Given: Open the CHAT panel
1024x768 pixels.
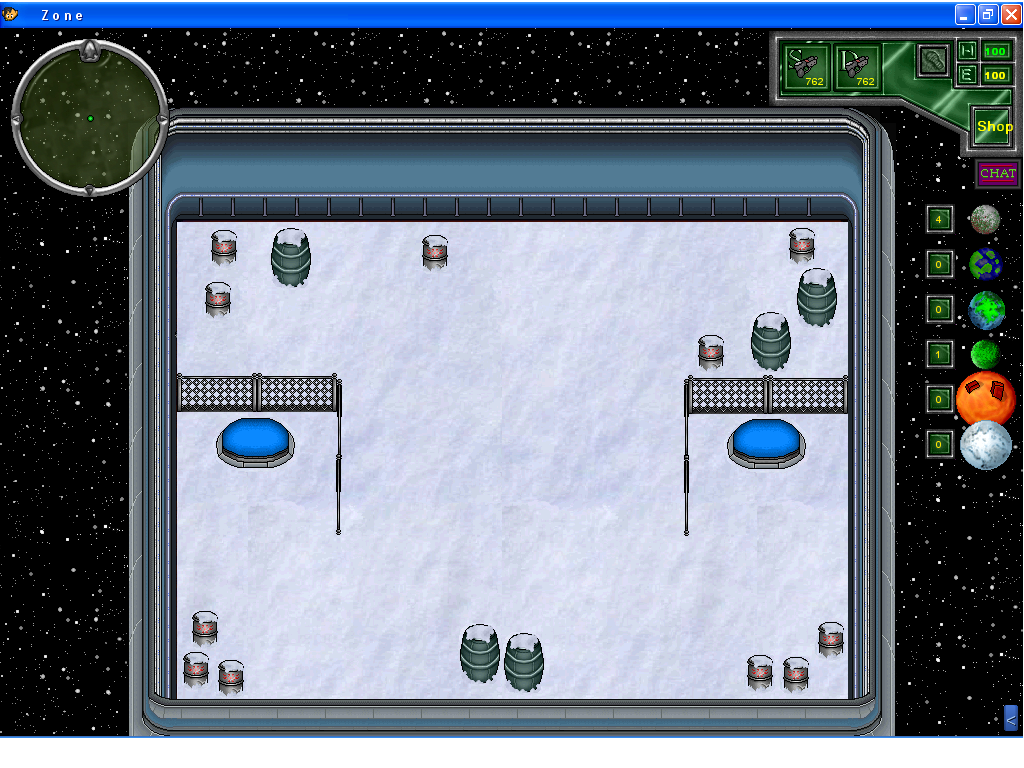Looking at the screenshot, I should click(997, 174).
